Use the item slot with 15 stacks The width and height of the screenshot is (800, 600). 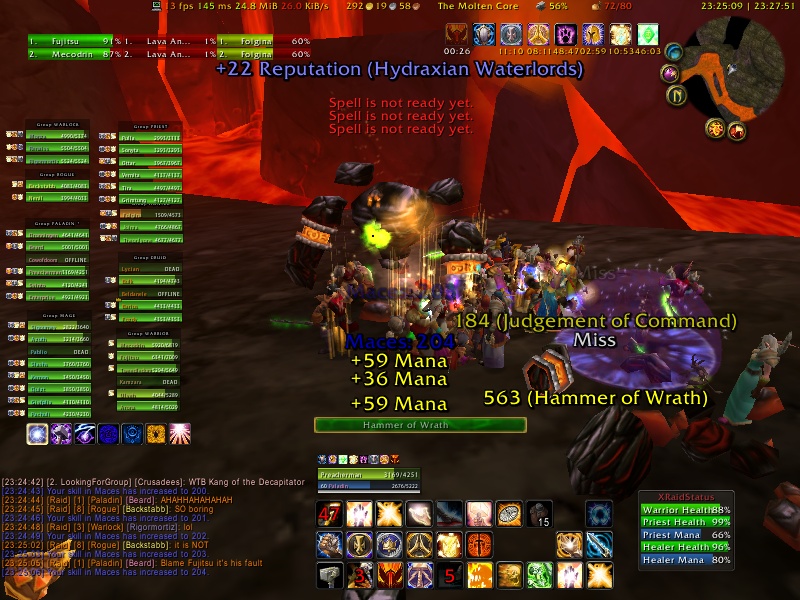[540, 514]
